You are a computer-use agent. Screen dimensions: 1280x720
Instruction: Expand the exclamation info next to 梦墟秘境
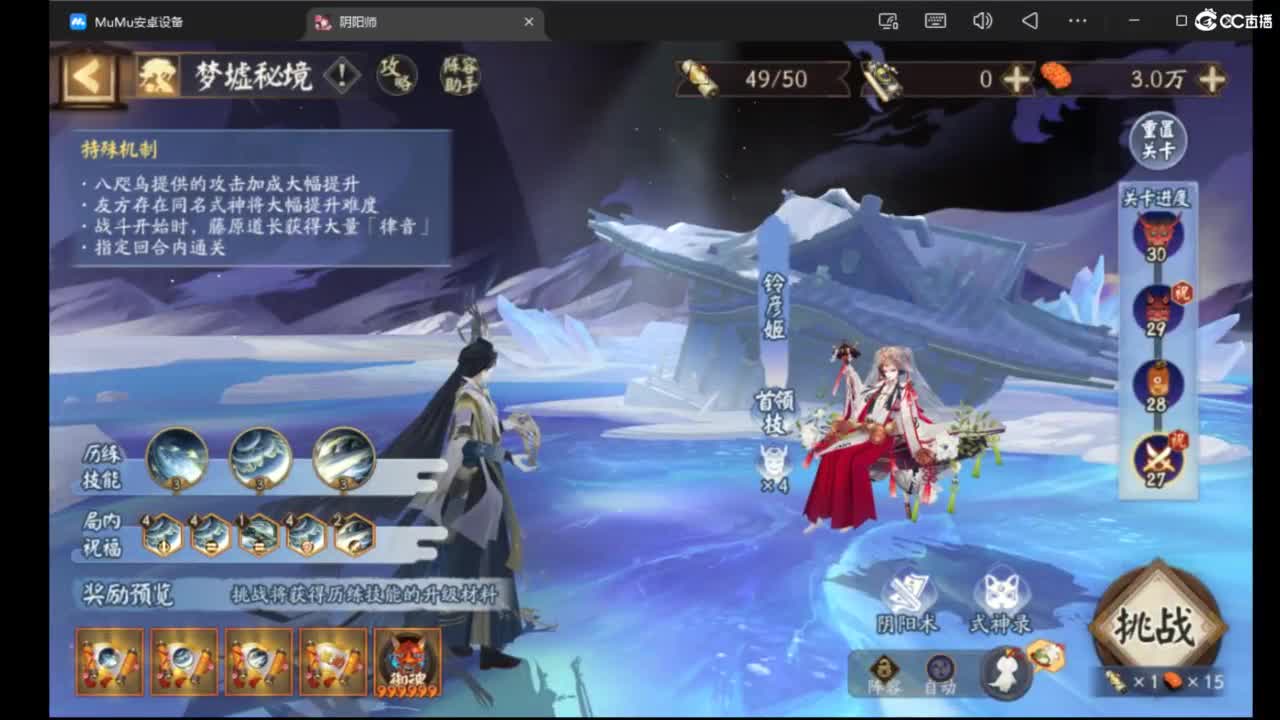click(341, 73)
